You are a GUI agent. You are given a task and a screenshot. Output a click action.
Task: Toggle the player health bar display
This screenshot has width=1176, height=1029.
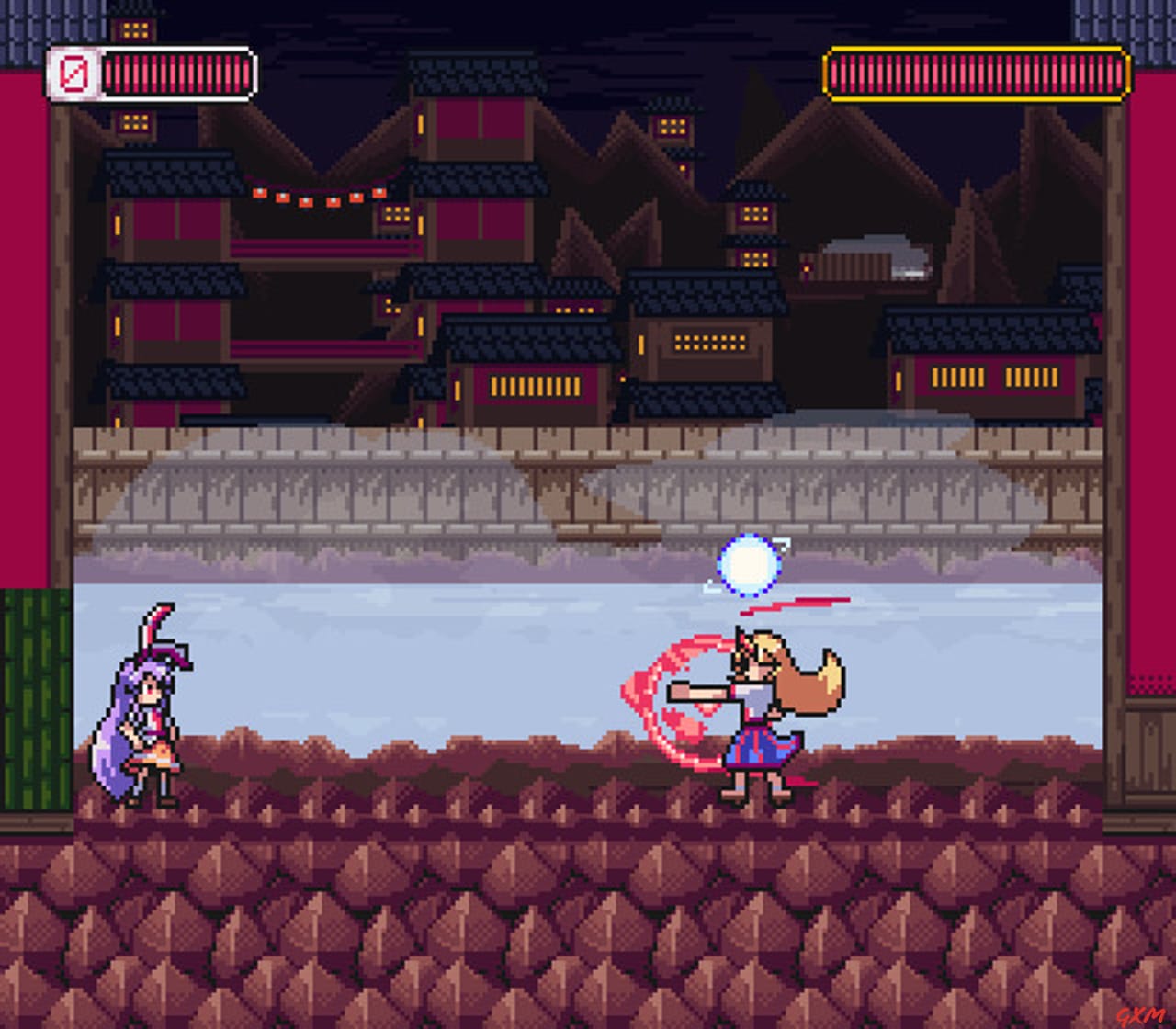coord(175,70)
